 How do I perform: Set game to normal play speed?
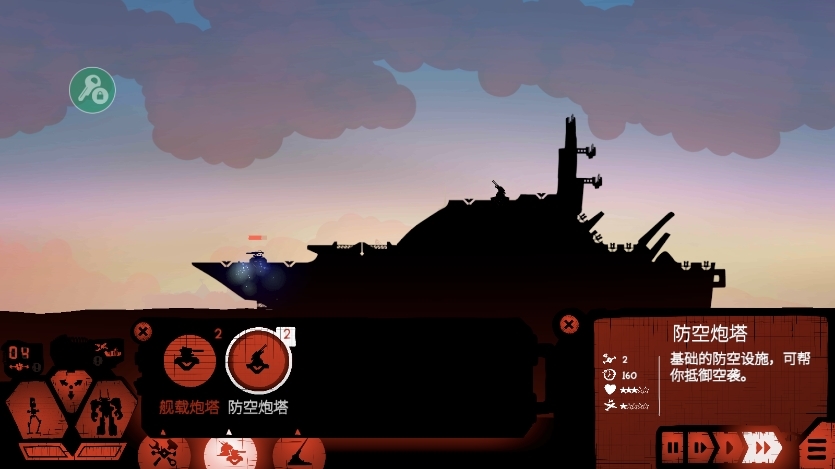(730, 445)
